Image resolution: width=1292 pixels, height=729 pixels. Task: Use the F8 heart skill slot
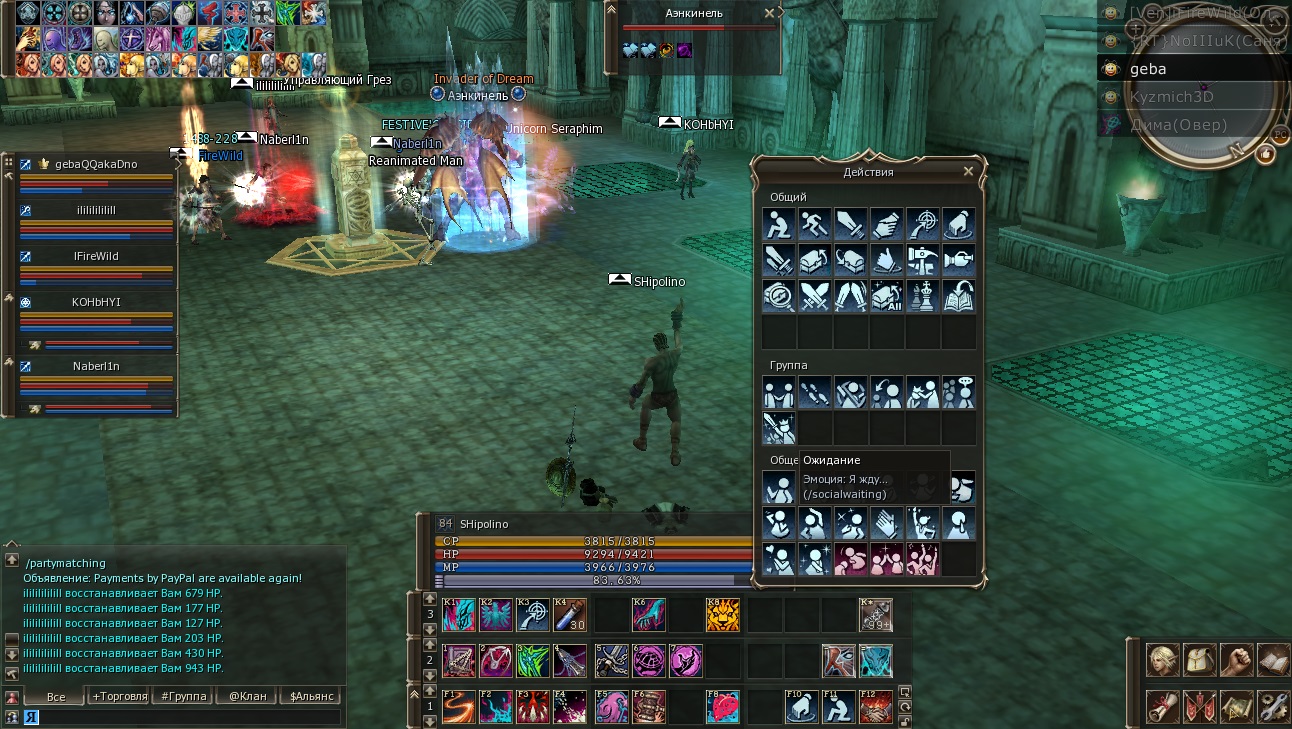tap(723, 706)
